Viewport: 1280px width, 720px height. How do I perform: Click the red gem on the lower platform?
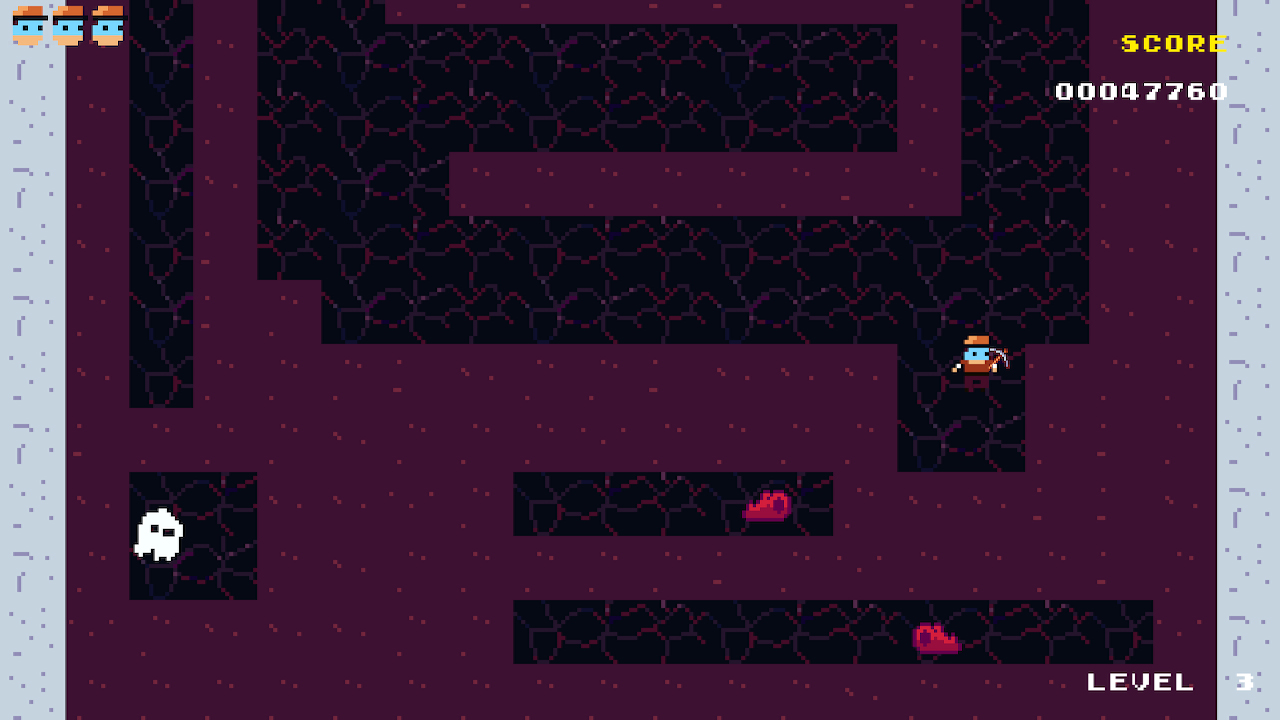937,637
